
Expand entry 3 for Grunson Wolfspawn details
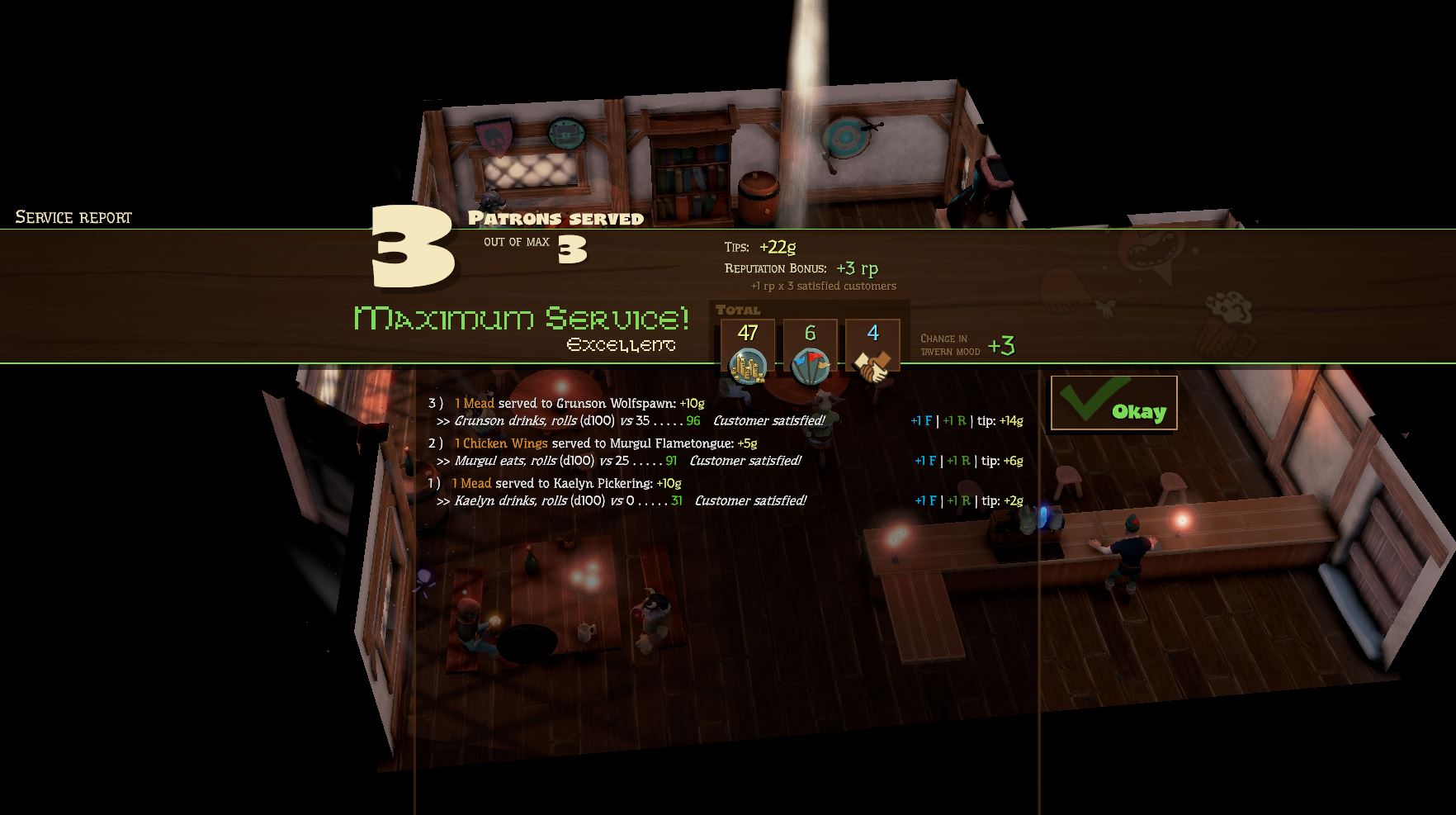click(433, 404)
